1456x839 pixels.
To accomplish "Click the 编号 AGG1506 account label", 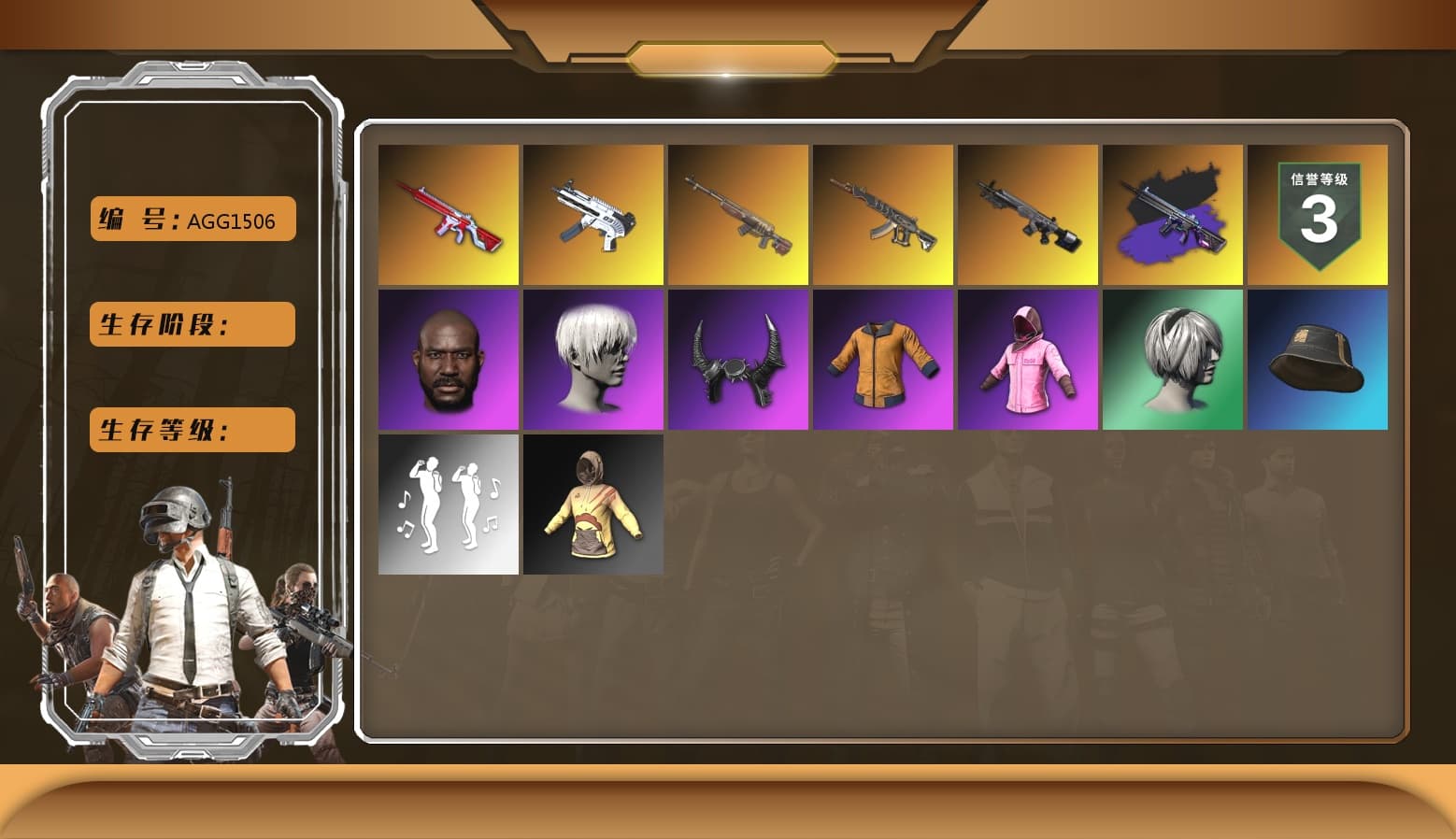I will pyautogui.click(x=191, y=220).
